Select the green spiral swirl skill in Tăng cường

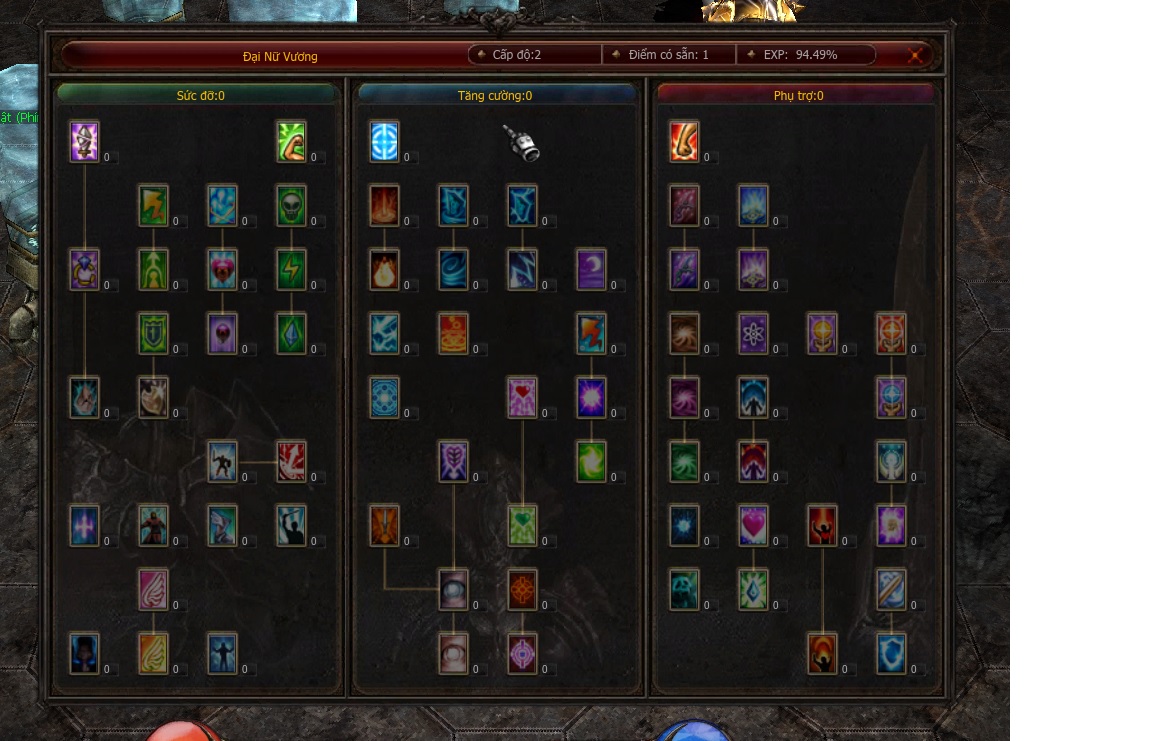[x=591, y=462]
